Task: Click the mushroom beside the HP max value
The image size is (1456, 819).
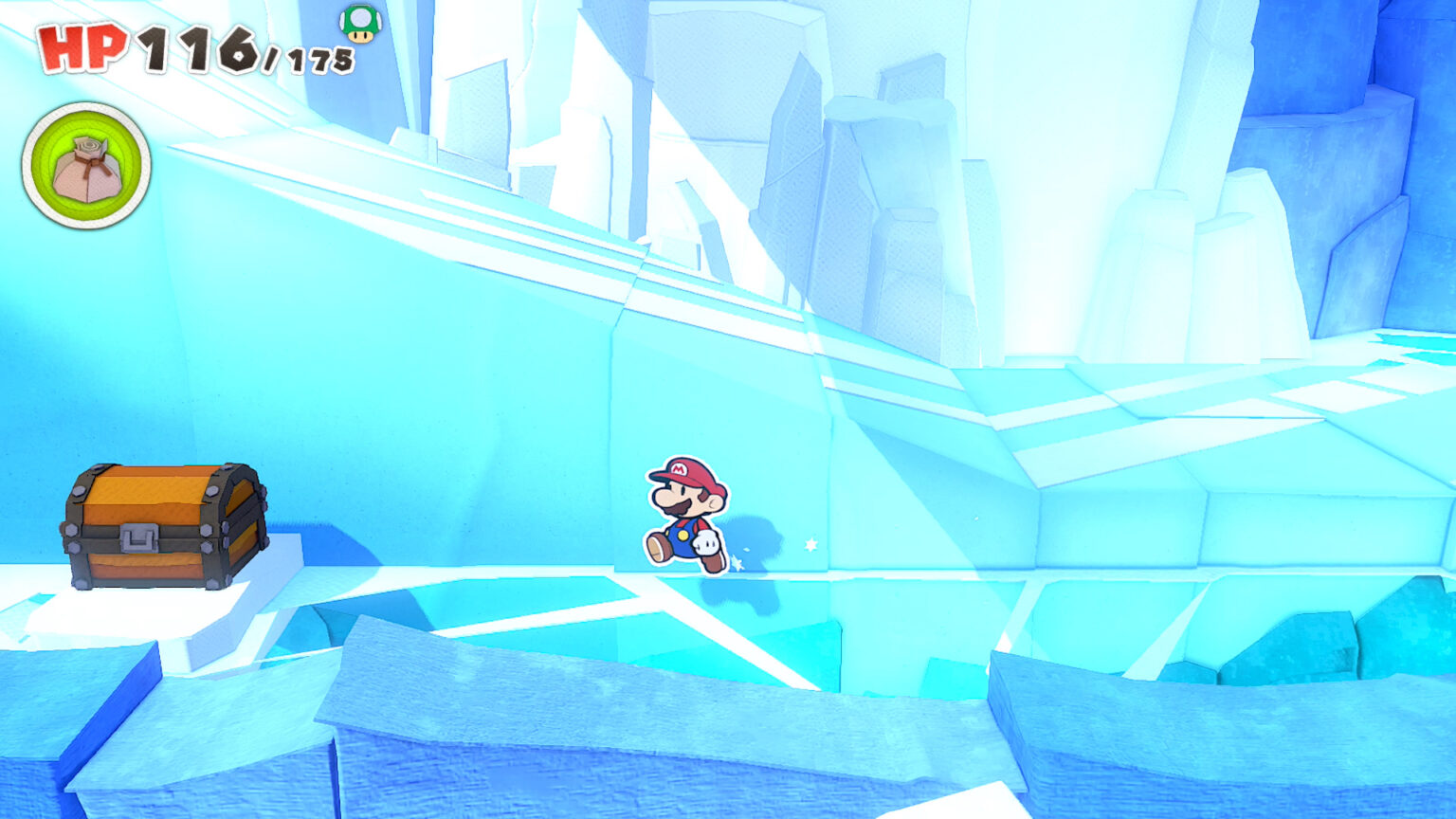Action: 358,27
